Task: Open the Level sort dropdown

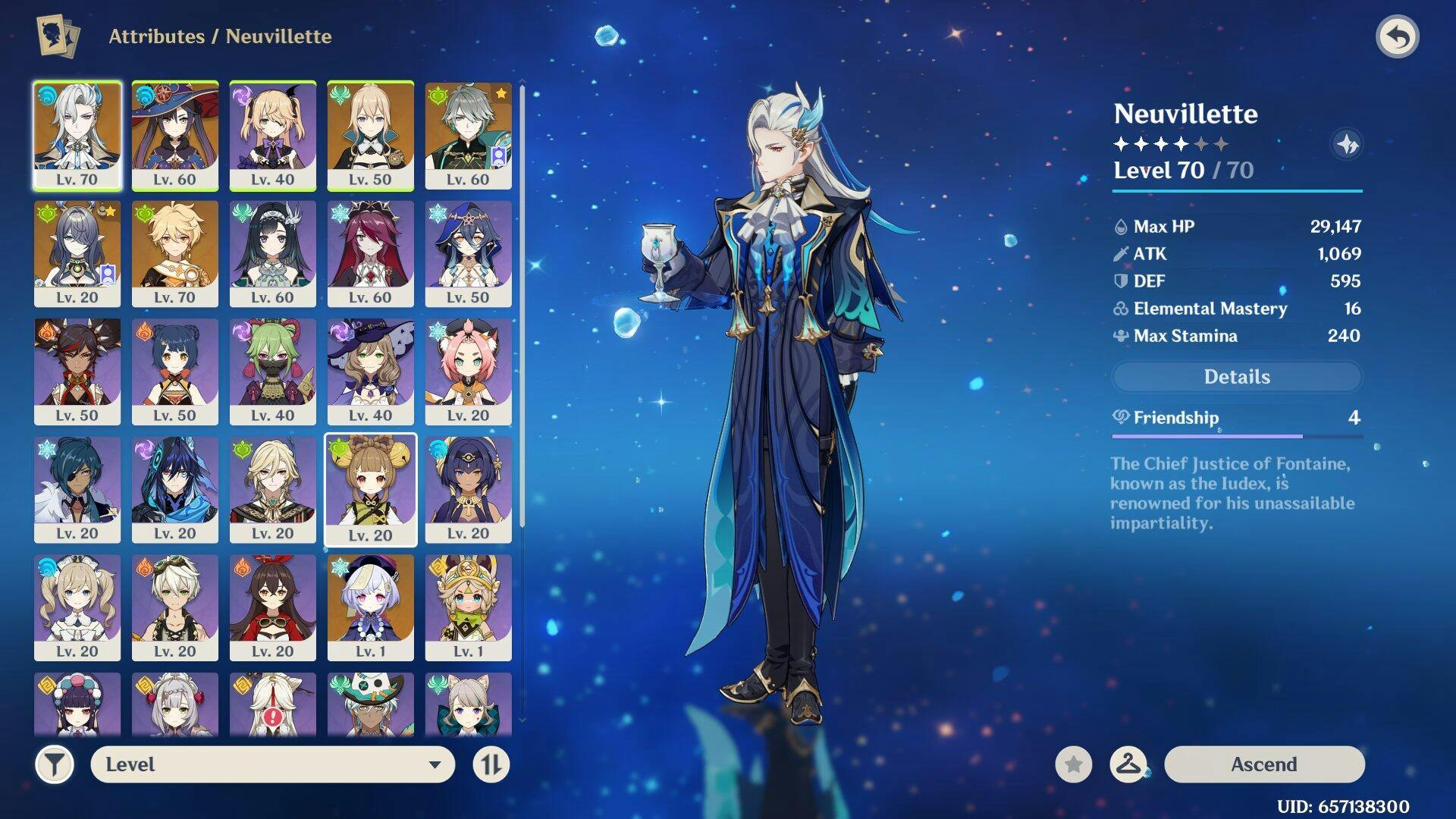Action: 273,764
